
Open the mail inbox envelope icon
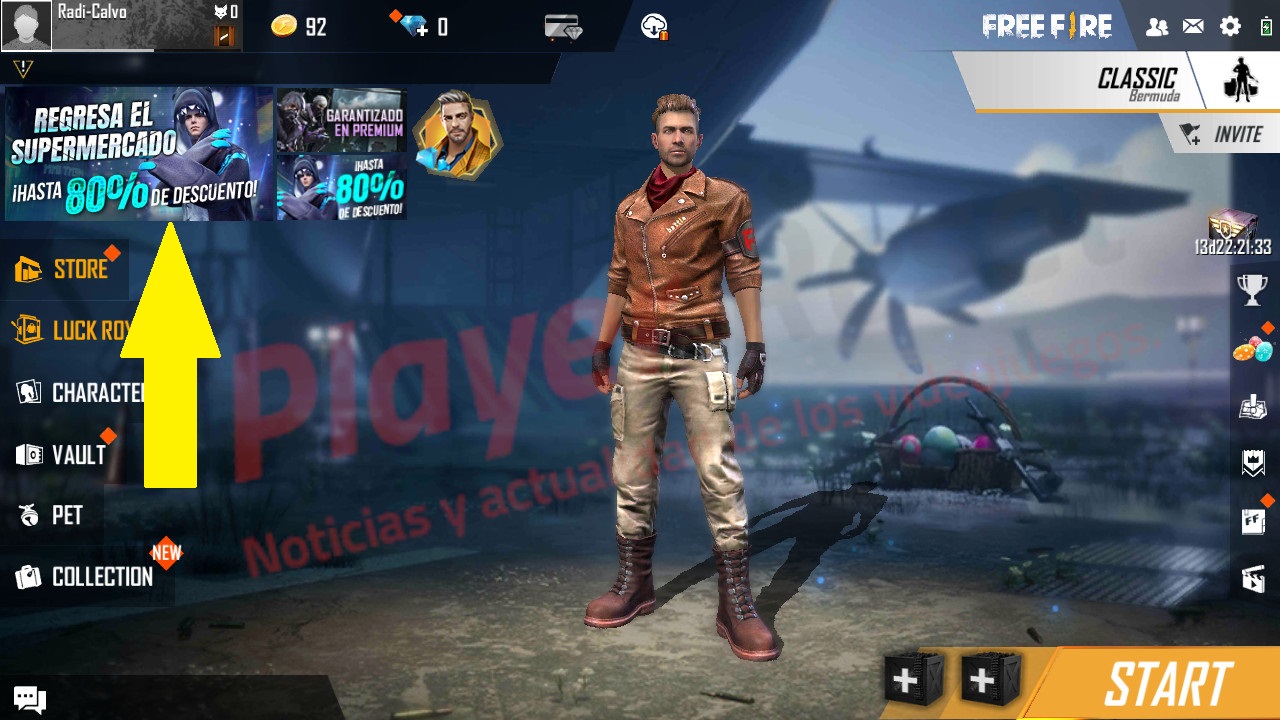(1193, 27)
